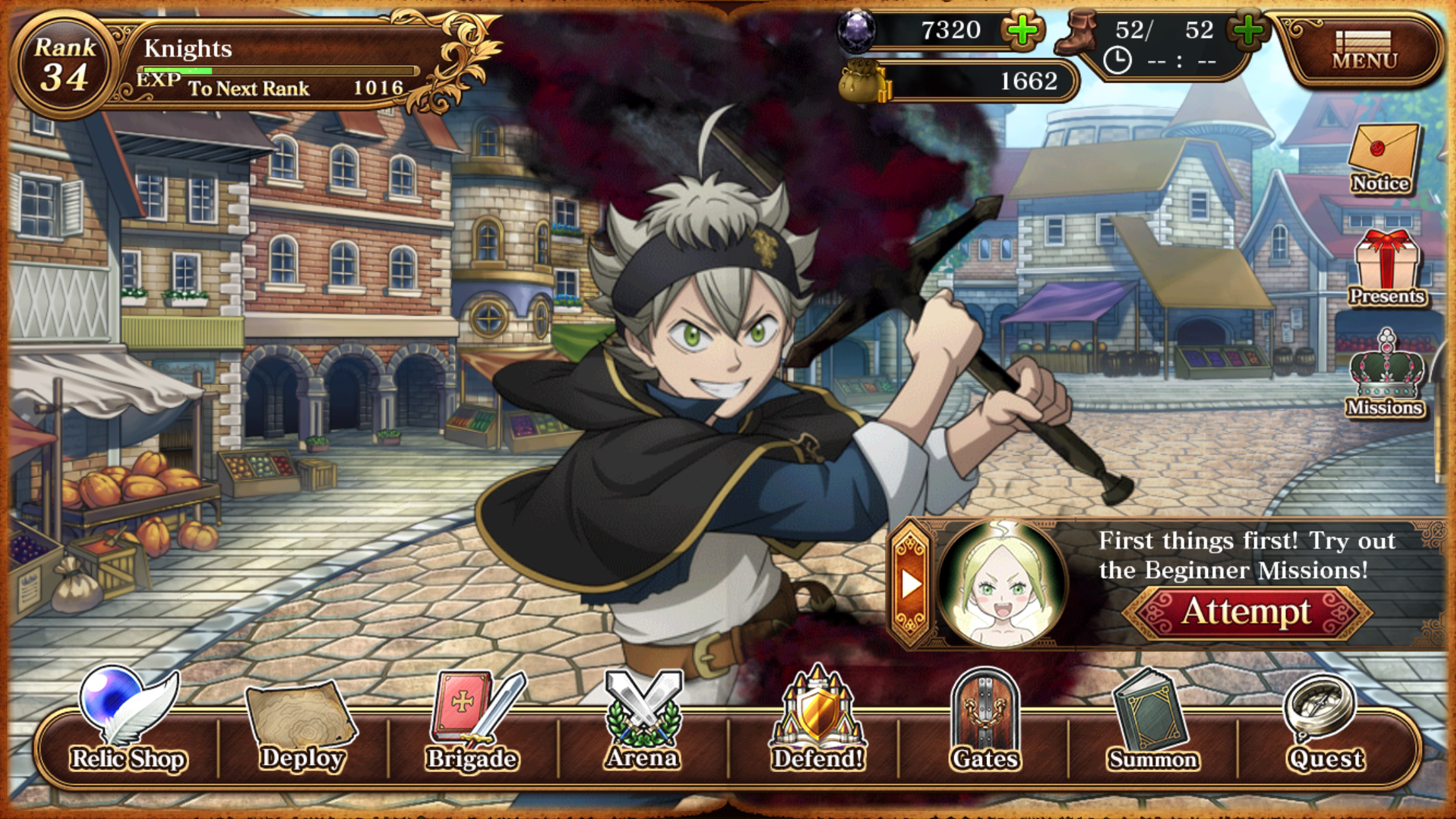
Task: Select Deploy from the bottom bar
Action: 301,725
